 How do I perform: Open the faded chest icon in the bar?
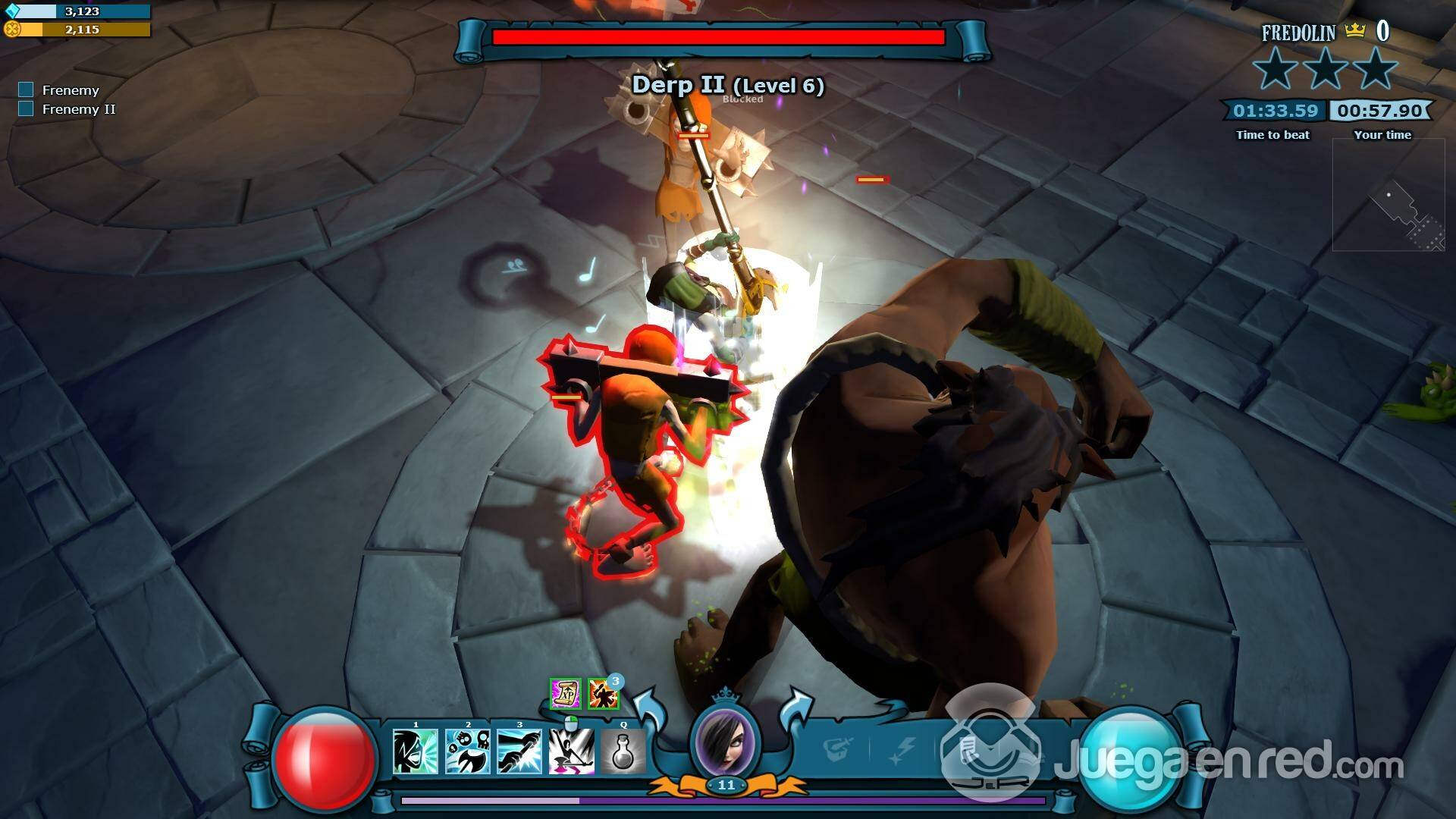[839, 751]
